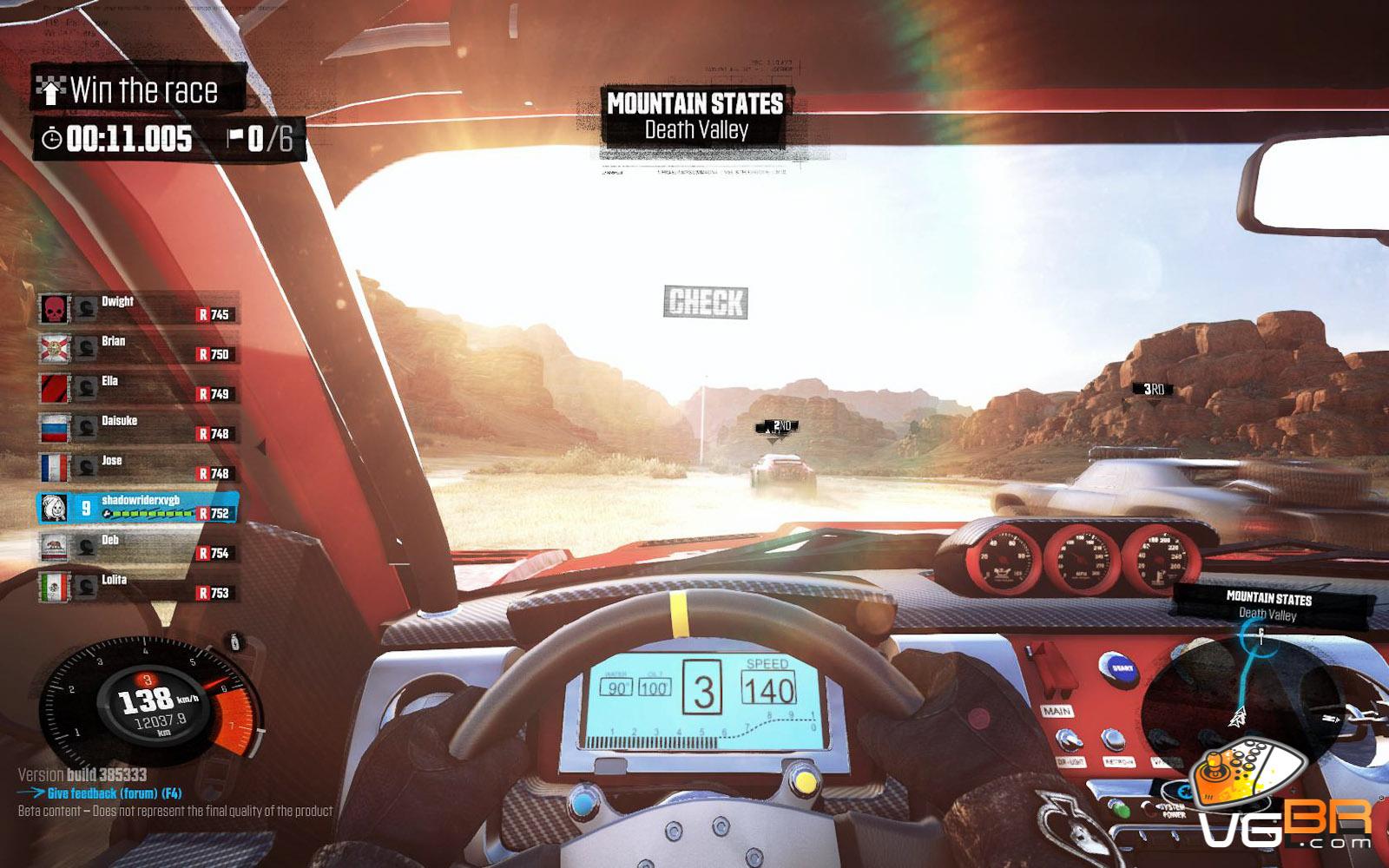The image size is (1389, 868).
Task: Select Deb in the racer list
Action: (x=138, y=548)
